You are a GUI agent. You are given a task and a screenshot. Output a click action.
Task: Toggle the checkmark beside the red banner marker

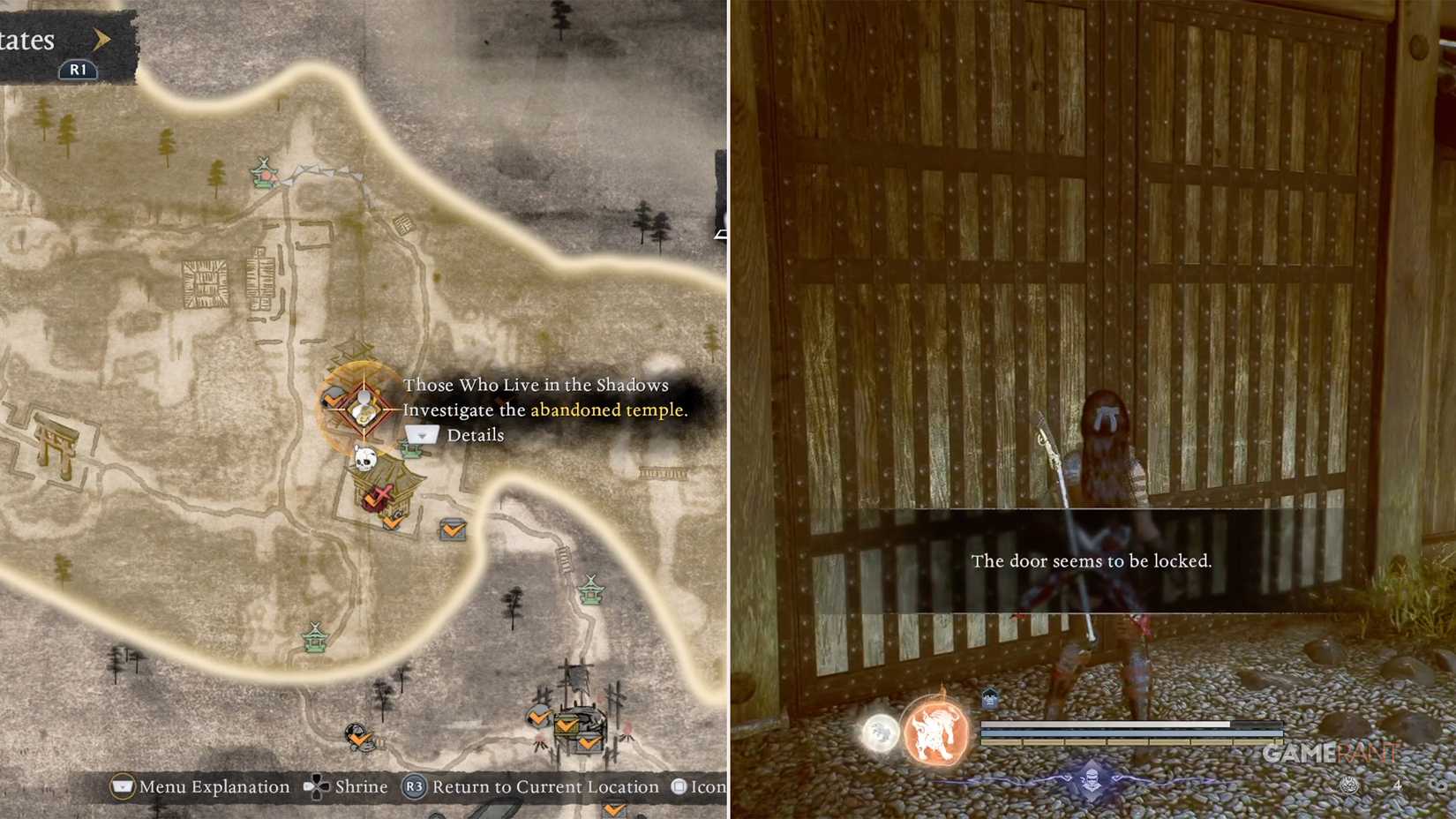(x=370, y=501)
